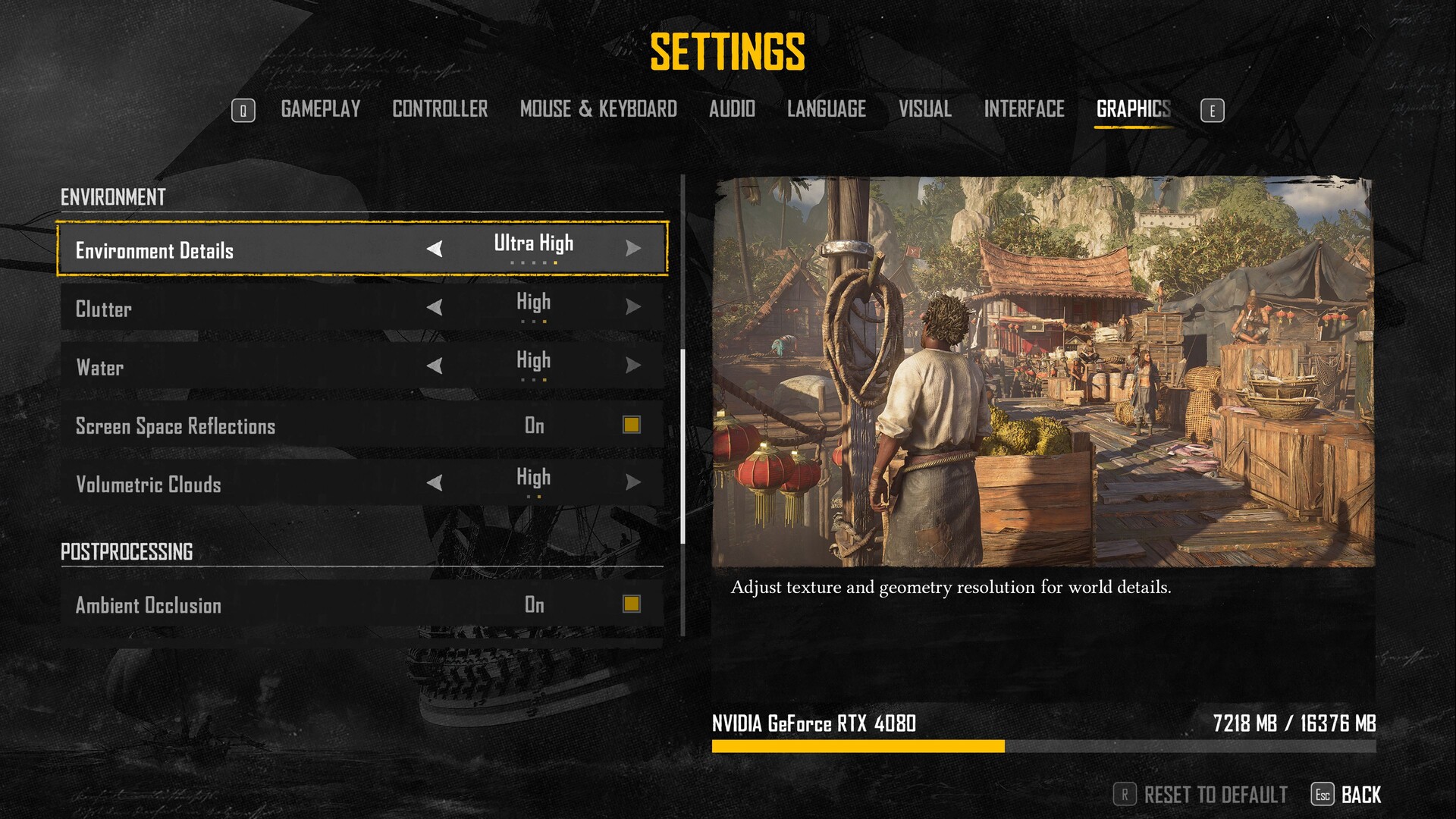This screenshot has width=1456, height=819.
Task: Decrease Volumetric Clouds with left arrow
Action: click(x=435, y=482)
